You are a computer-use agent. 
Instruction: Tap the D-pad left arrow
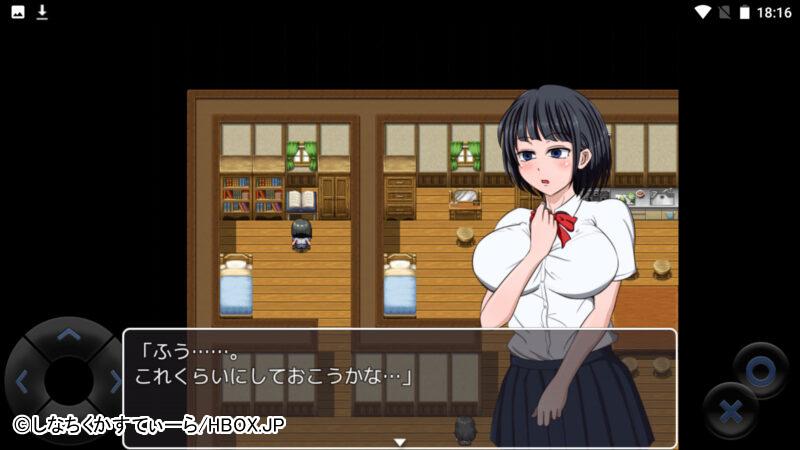coord(21,381)
